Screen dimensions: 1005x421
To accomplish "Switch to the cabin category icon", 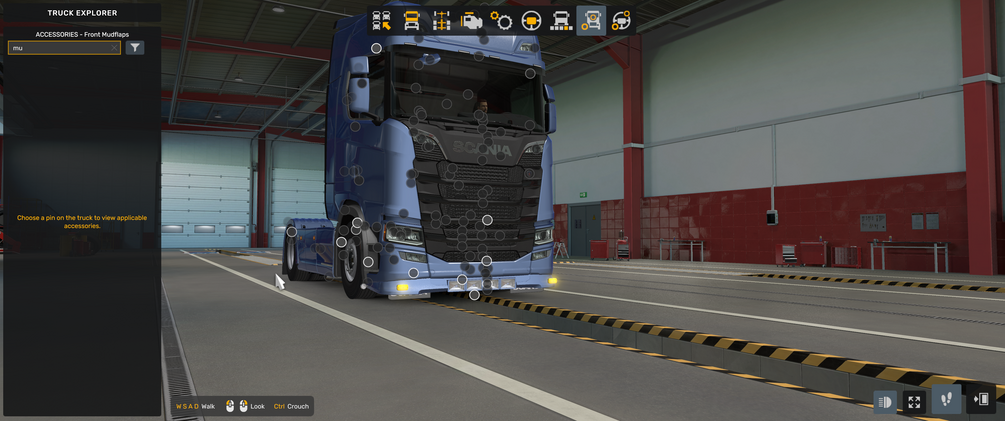I will 411,20.
